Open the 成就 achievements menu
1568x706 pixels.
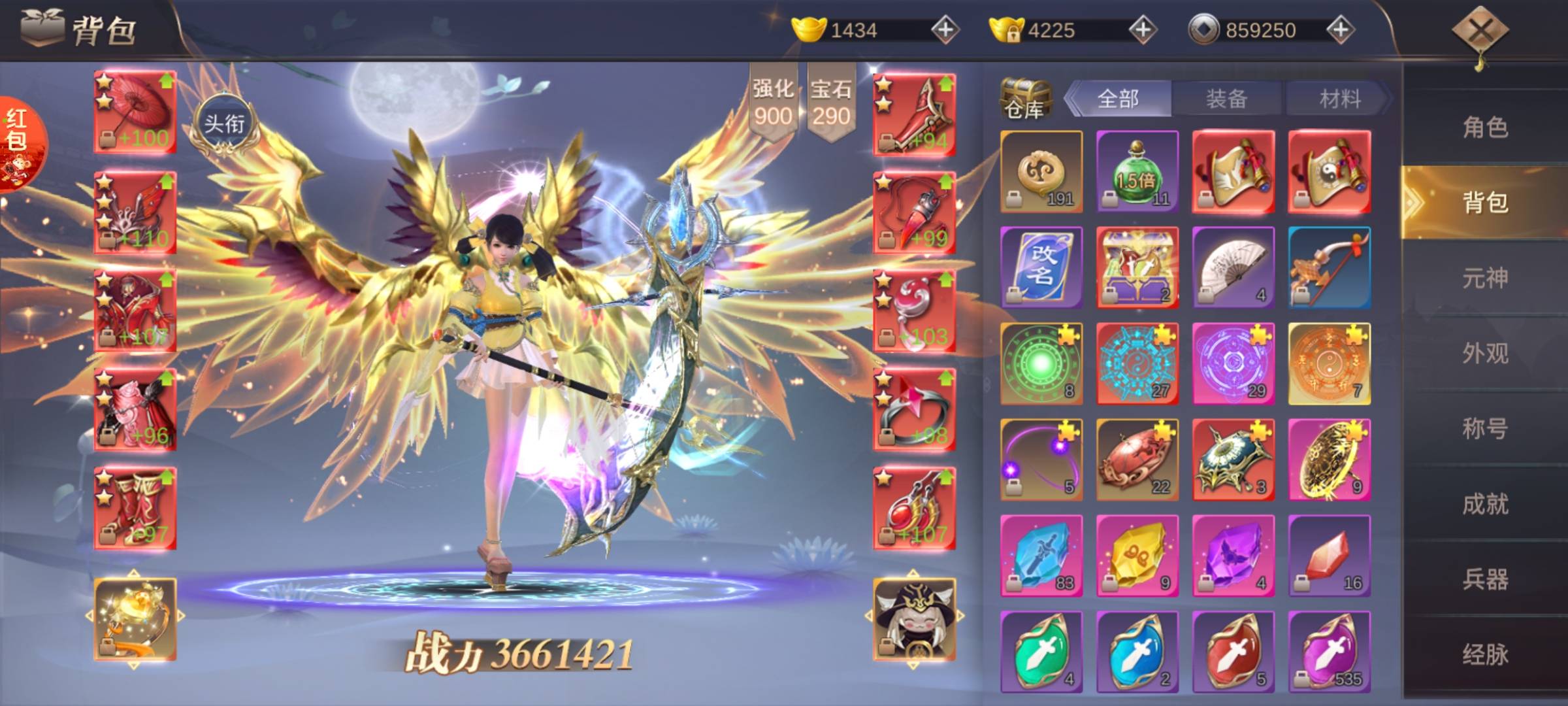[1485, 504]
